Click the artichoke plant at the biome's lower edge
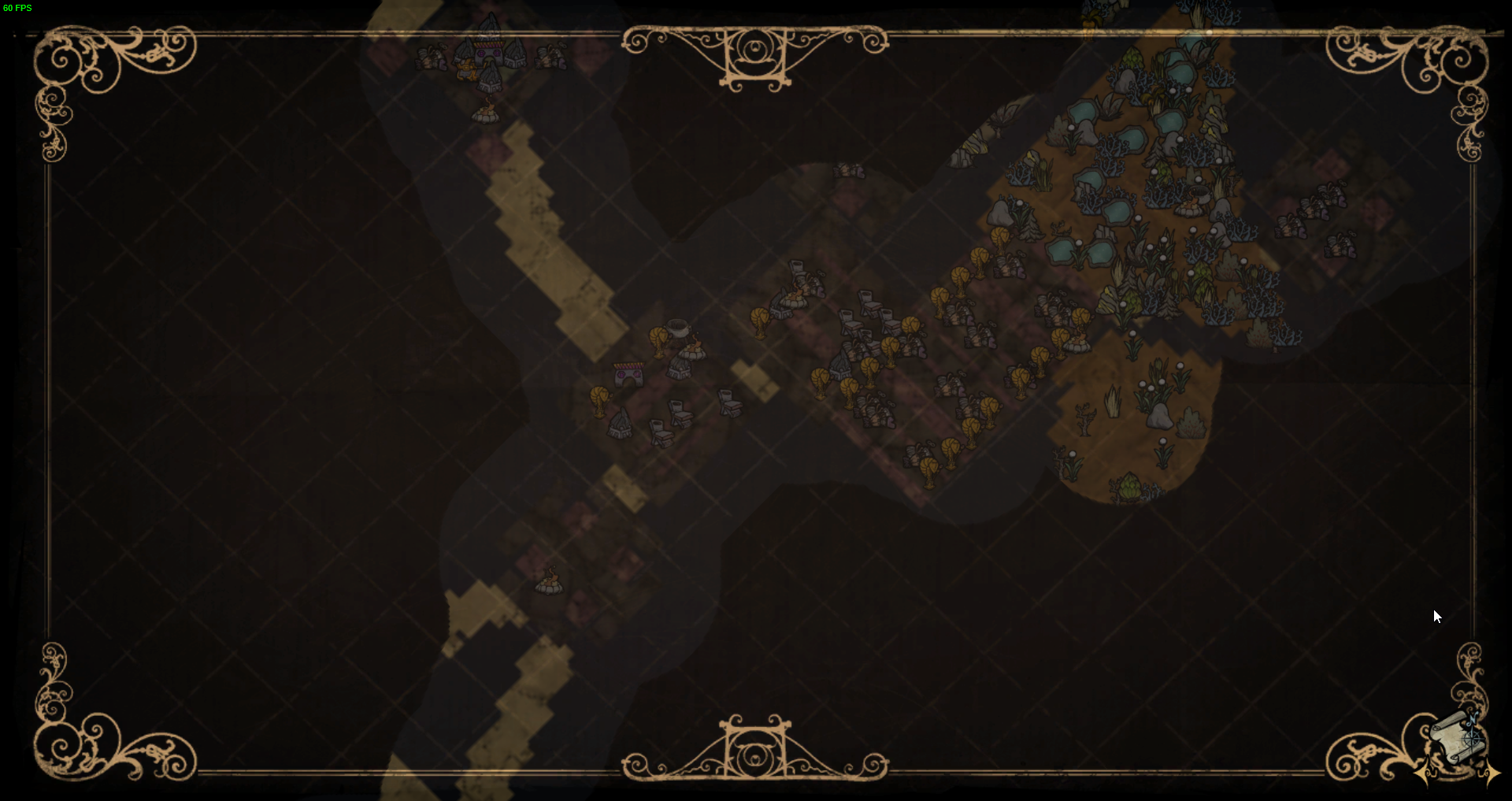 [1131, 488]
